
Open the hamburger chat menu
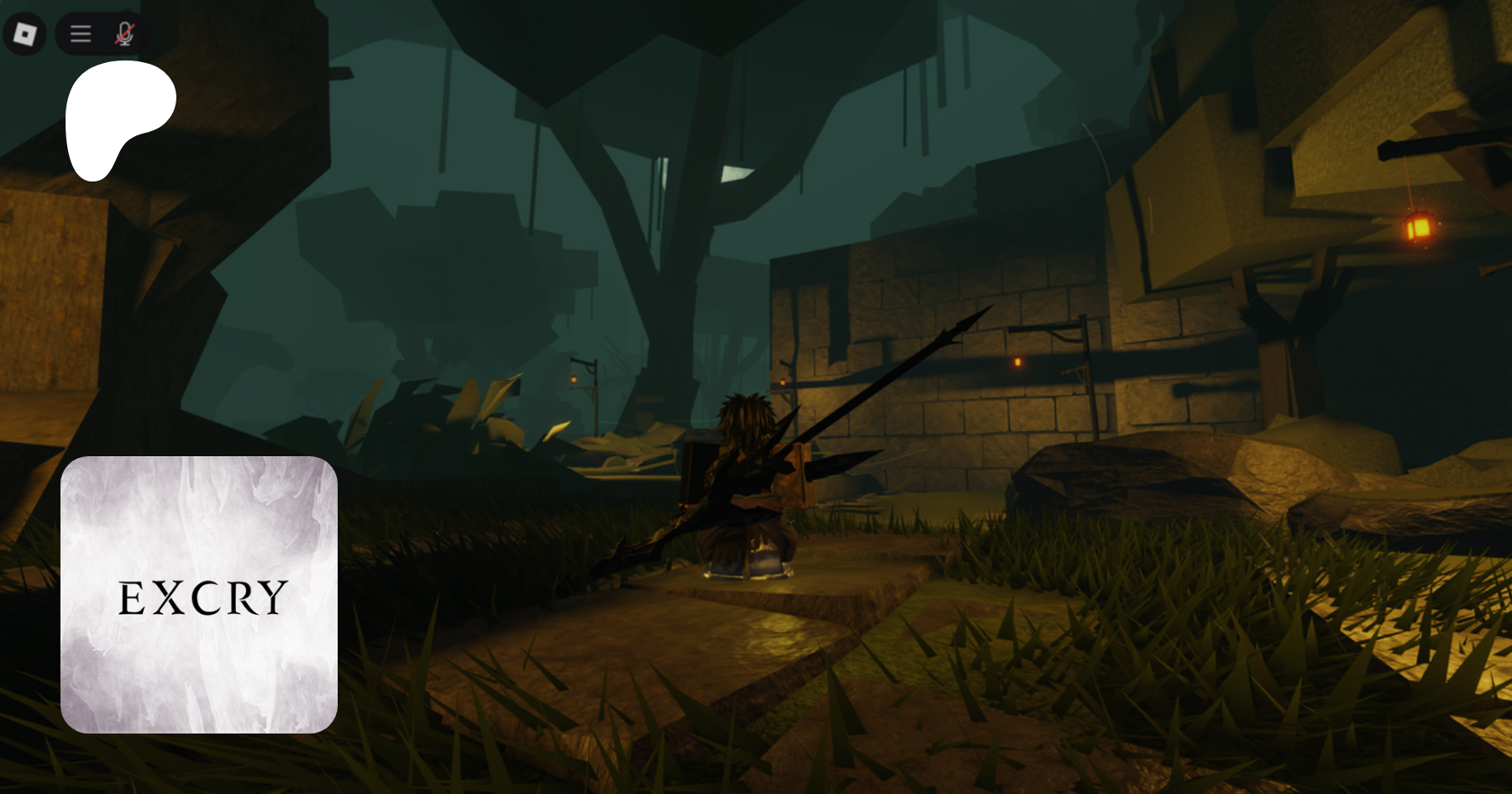(81, 34)
